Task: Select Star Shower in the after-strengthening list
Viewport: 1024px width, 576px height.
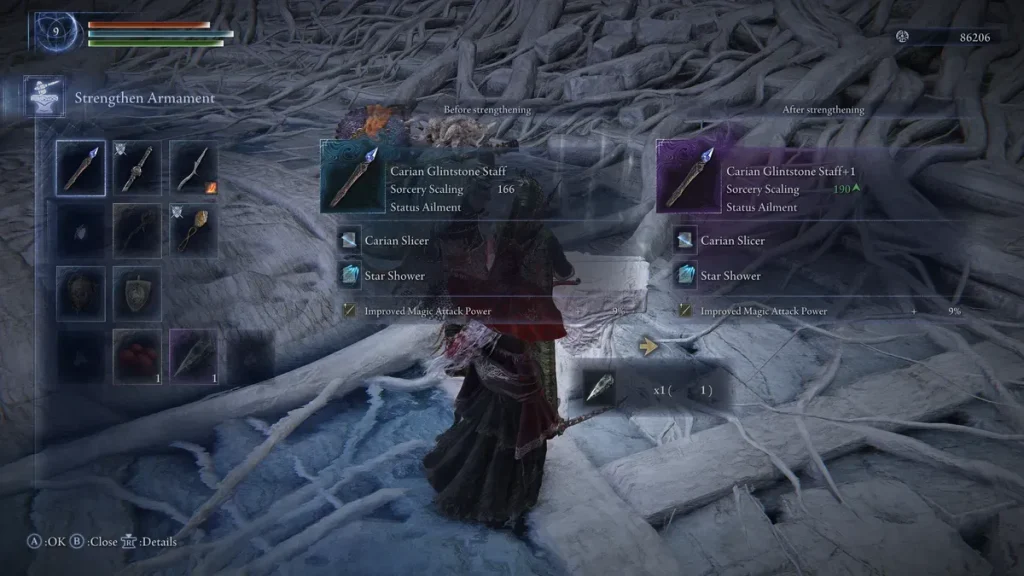Action: coord(730,276)
